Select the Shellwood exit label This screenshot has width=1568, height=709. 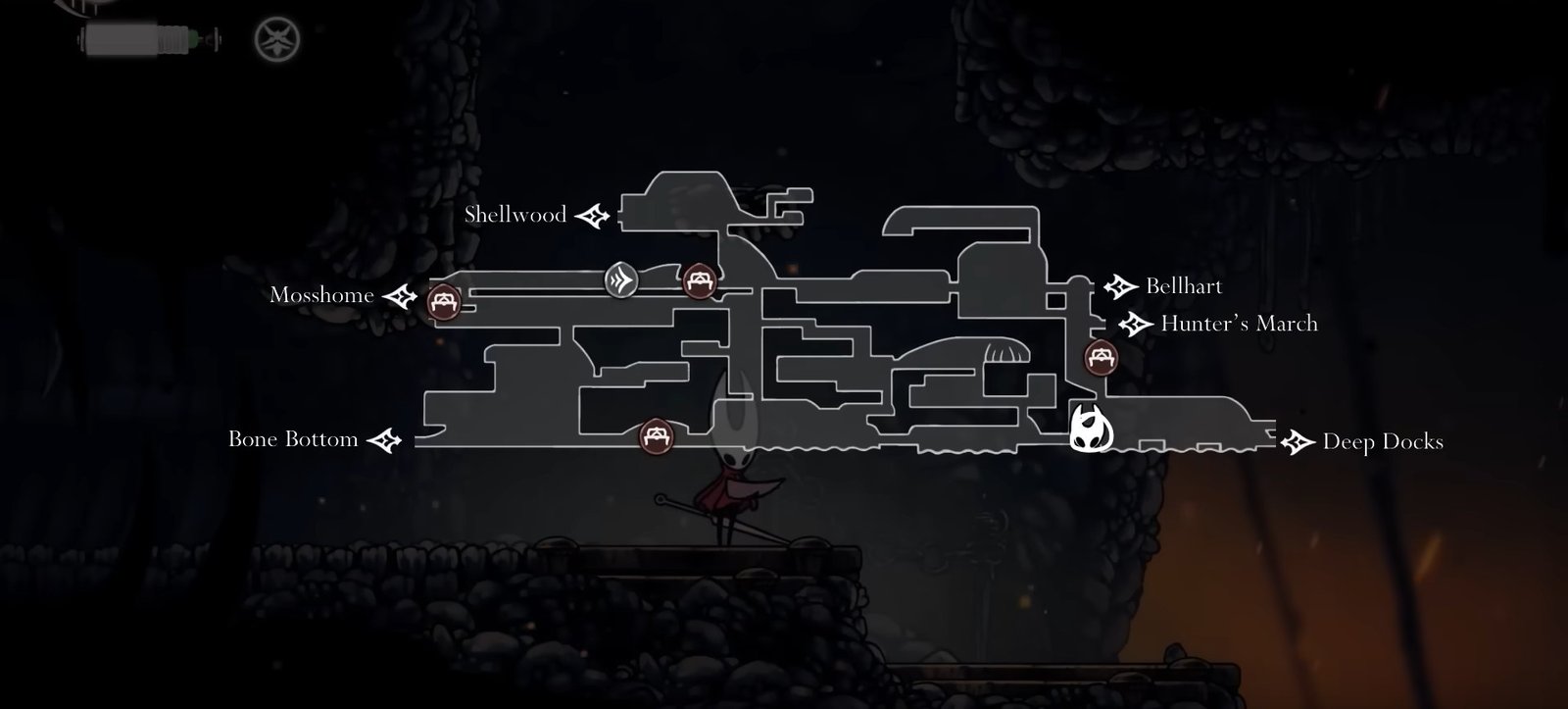(x=515, y=215)
